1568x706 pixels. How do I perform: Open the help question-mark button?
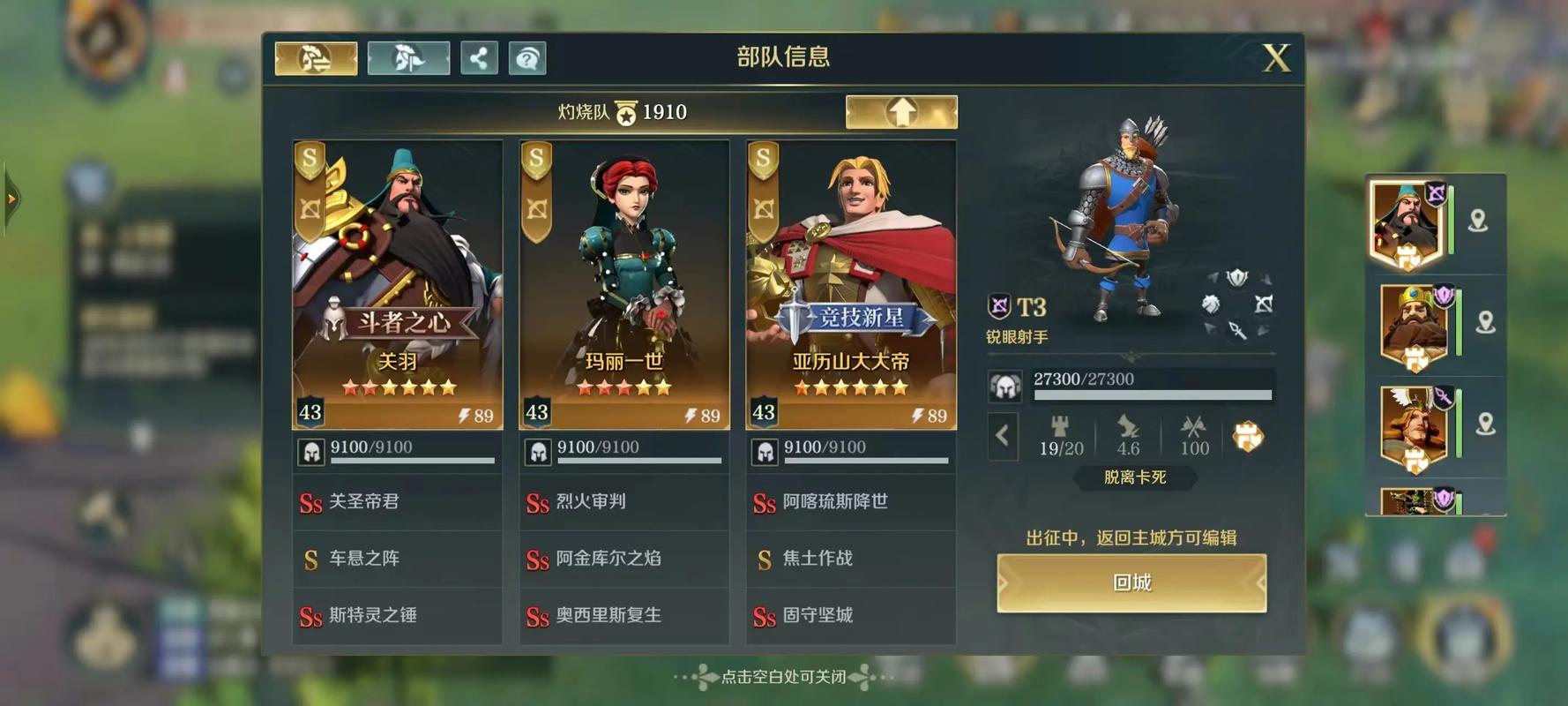click(527, 58)
